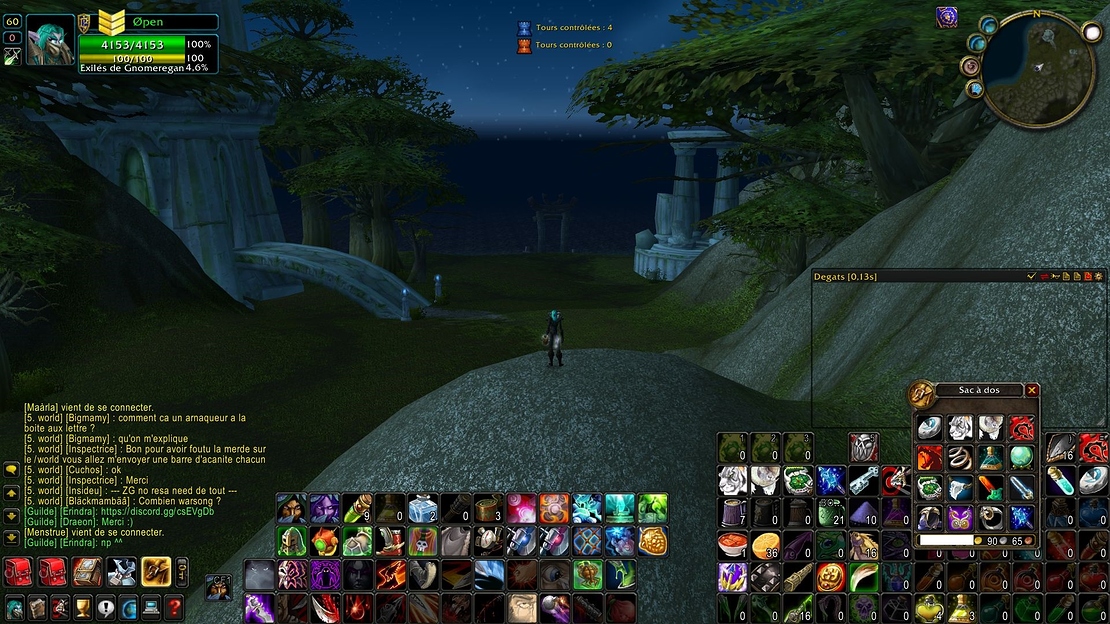
Task: Click the white circle button on minimap edge
Action: [x=1089, y=32]
